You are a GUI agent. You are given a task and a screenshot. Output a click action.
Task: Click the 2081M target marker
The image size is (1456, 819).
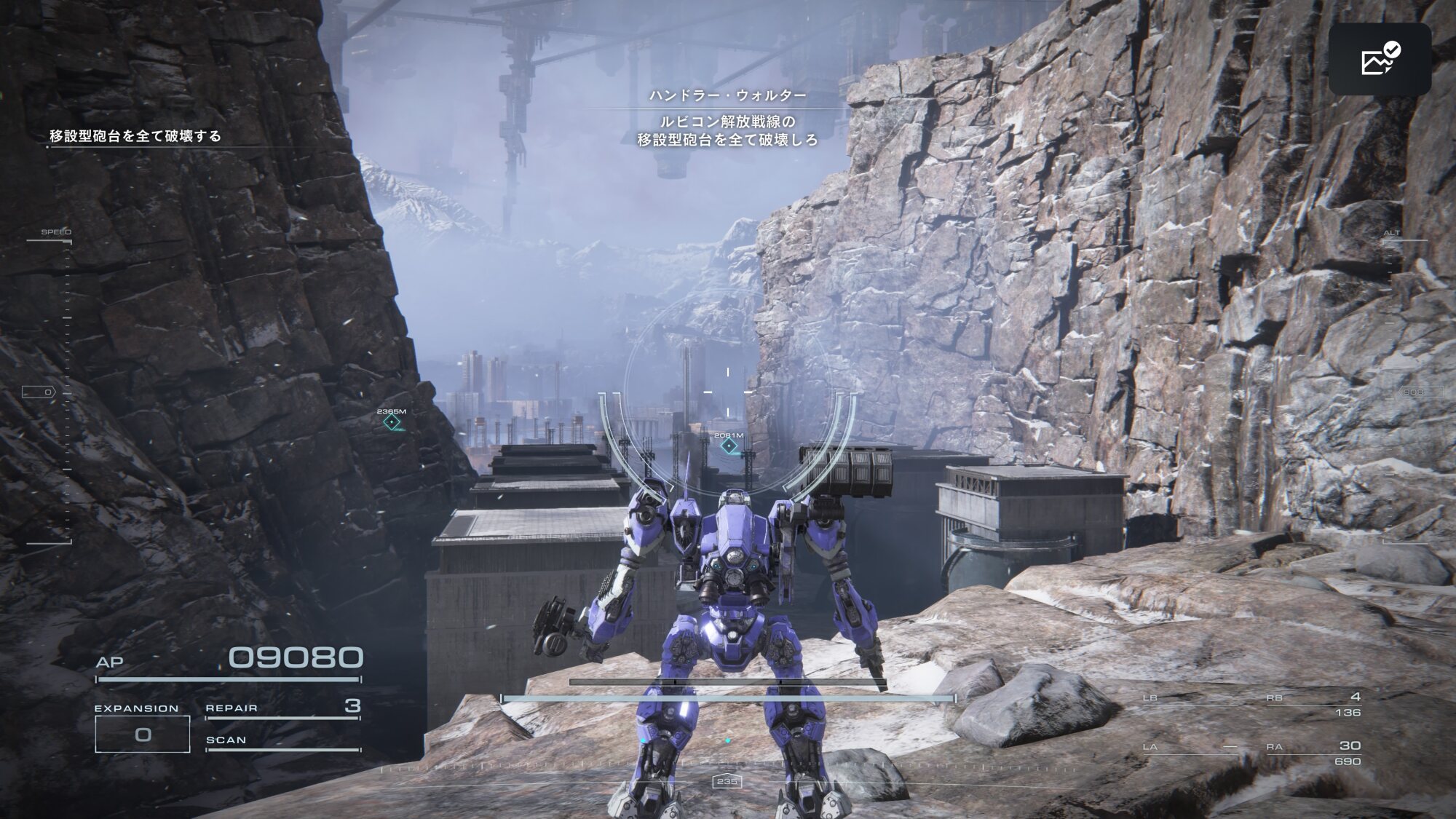[x=729, y=446]
